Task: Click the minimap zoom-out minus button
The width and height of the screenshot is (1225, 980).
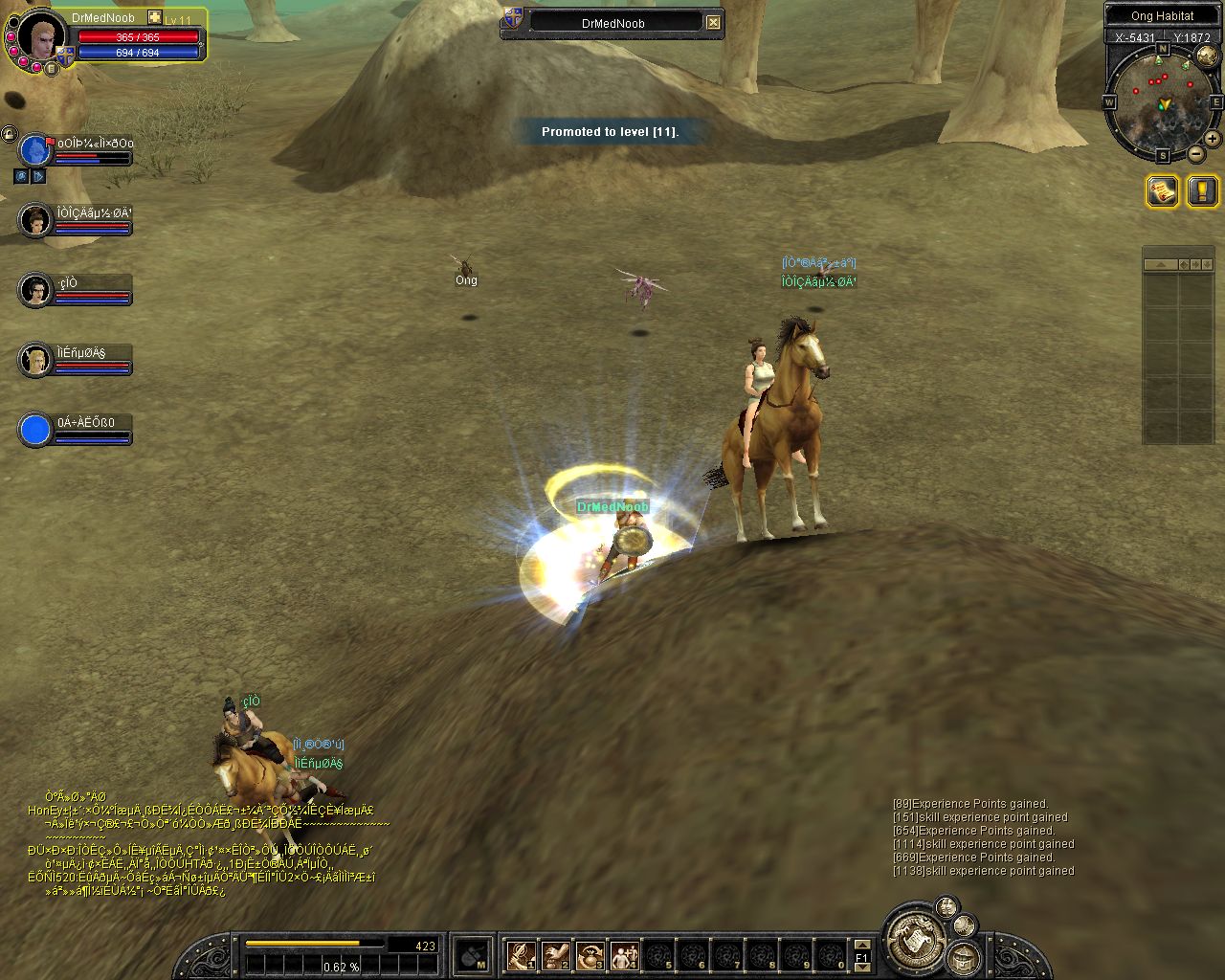Action: [1196, 153]
